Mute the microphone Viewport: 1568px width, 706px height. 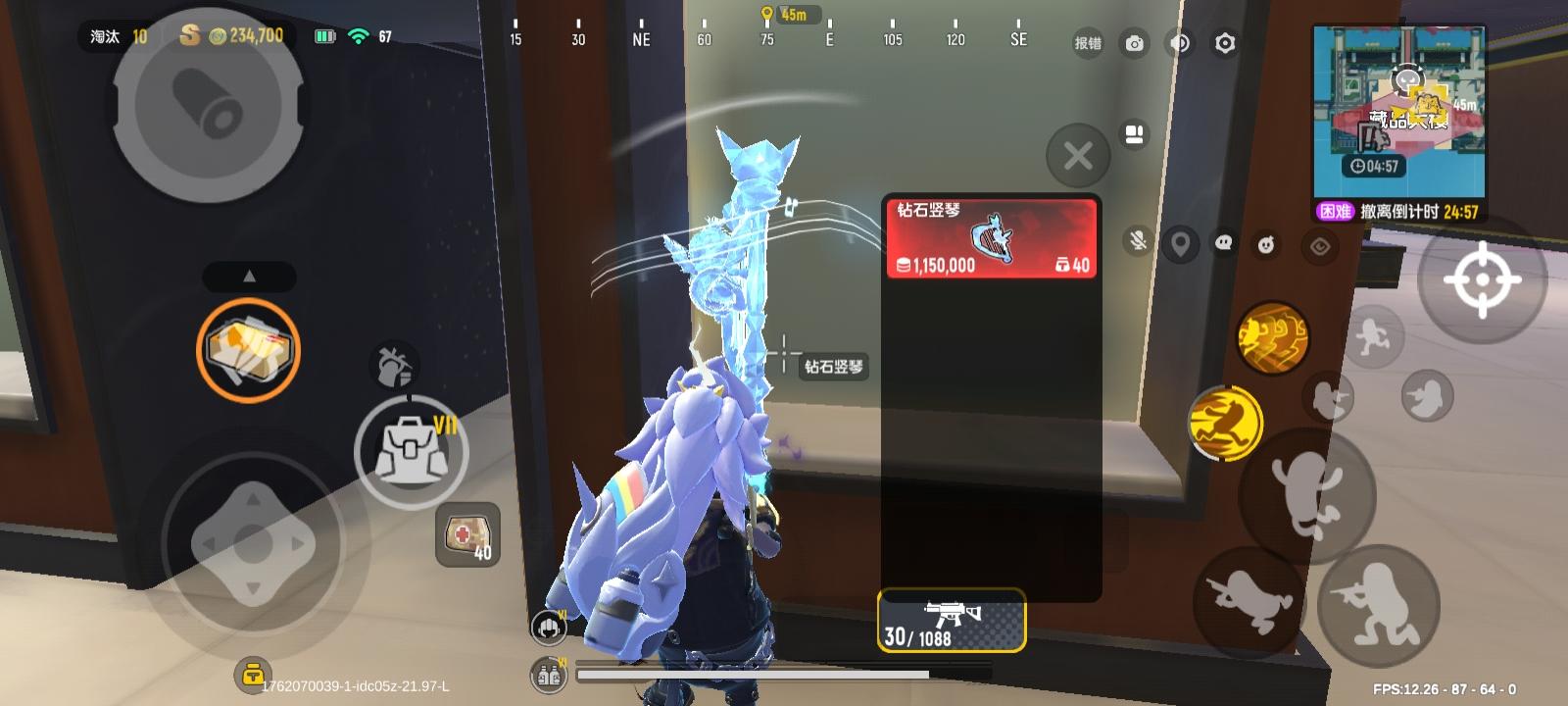coord(1136,241)
